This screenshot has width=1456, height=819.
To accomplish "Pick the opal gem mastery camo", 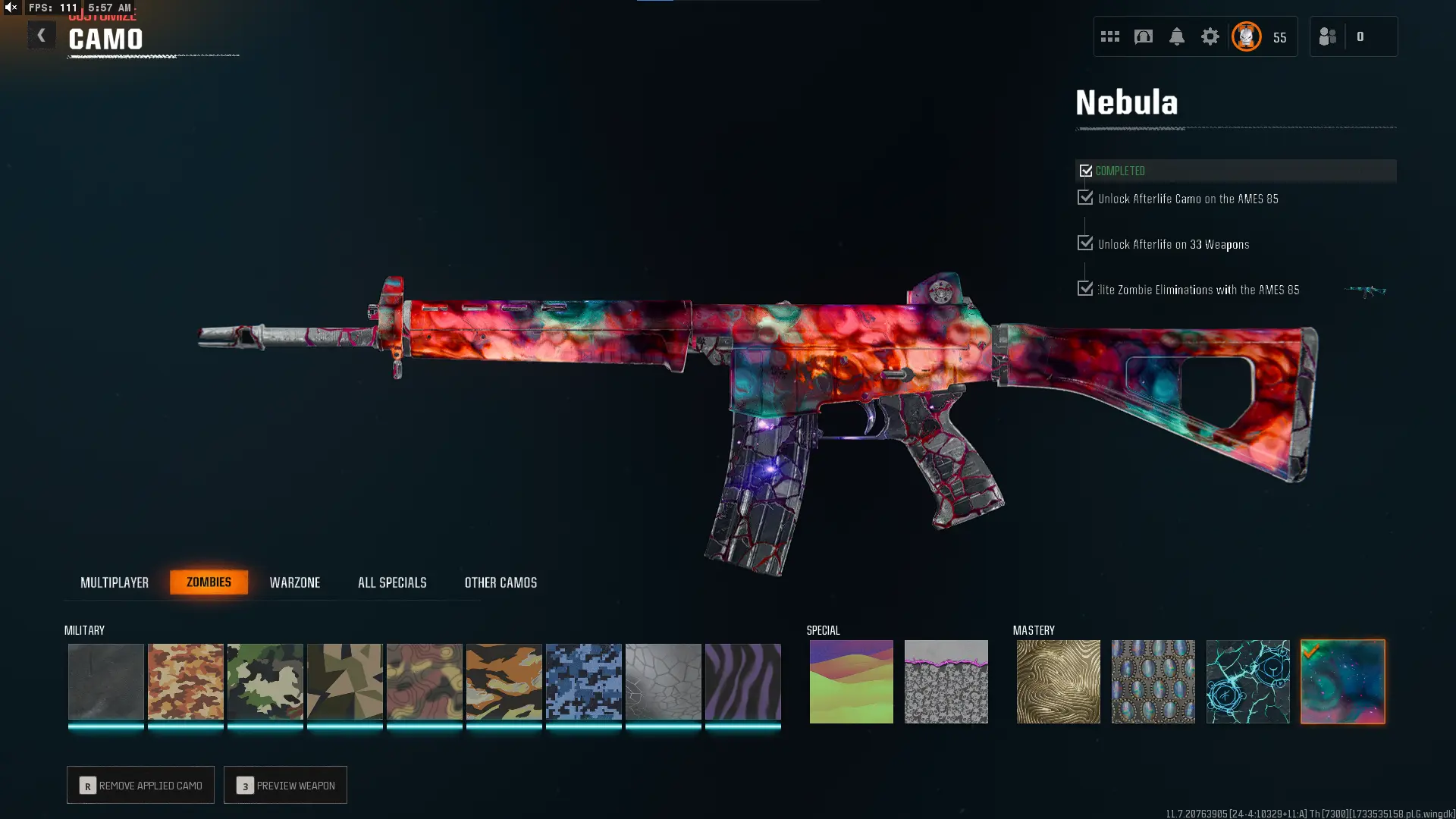I will 1153,681.
